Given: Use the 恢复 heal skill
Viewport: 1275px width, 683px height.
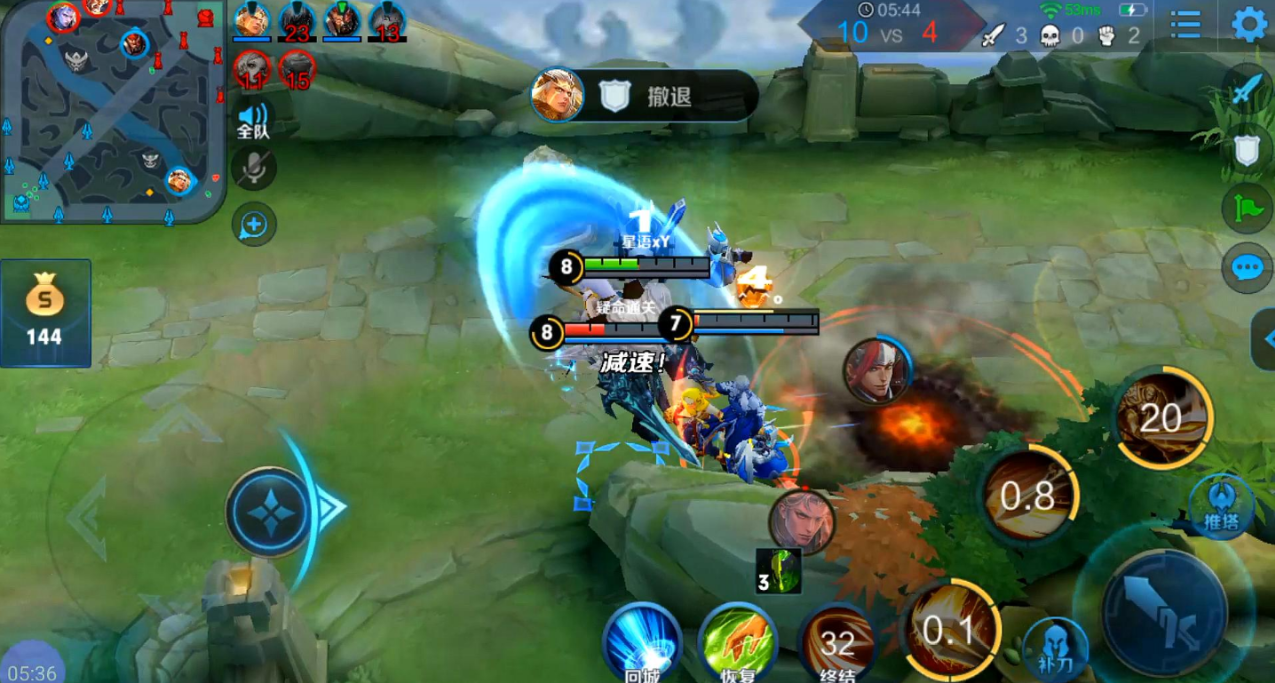Looking at the screenshot, I should 738,640.
